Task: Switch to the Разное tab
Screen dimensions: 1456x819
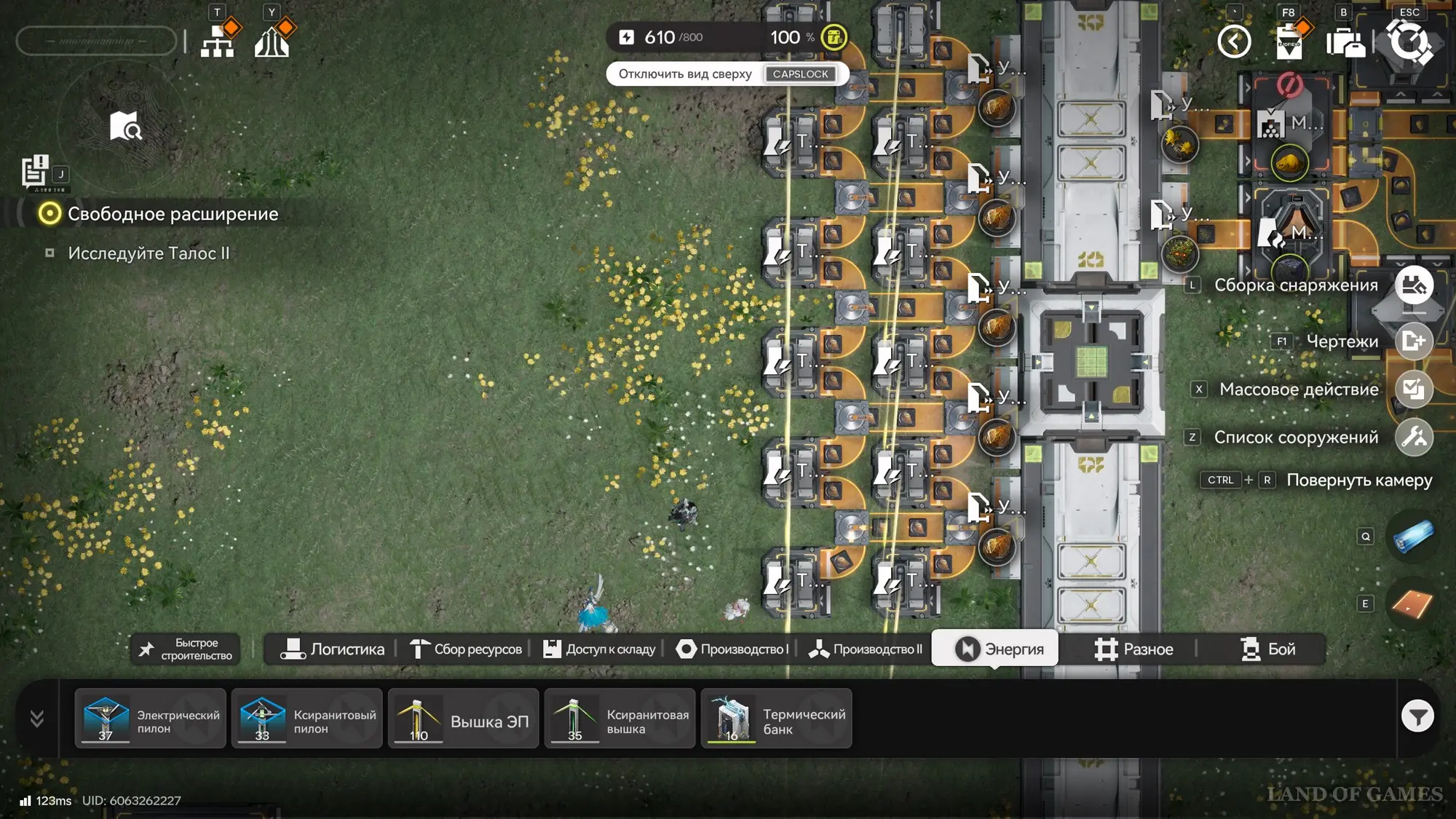Action: point(1133,649)
